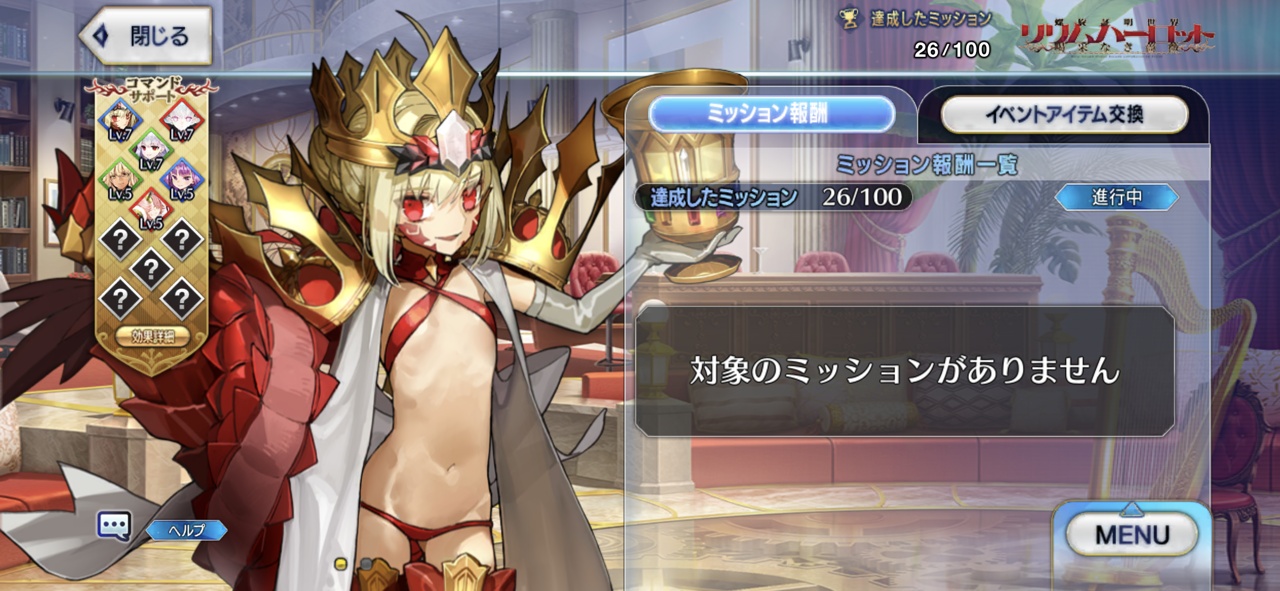Open the MENU button
1280x591 pixels.
1132,534
